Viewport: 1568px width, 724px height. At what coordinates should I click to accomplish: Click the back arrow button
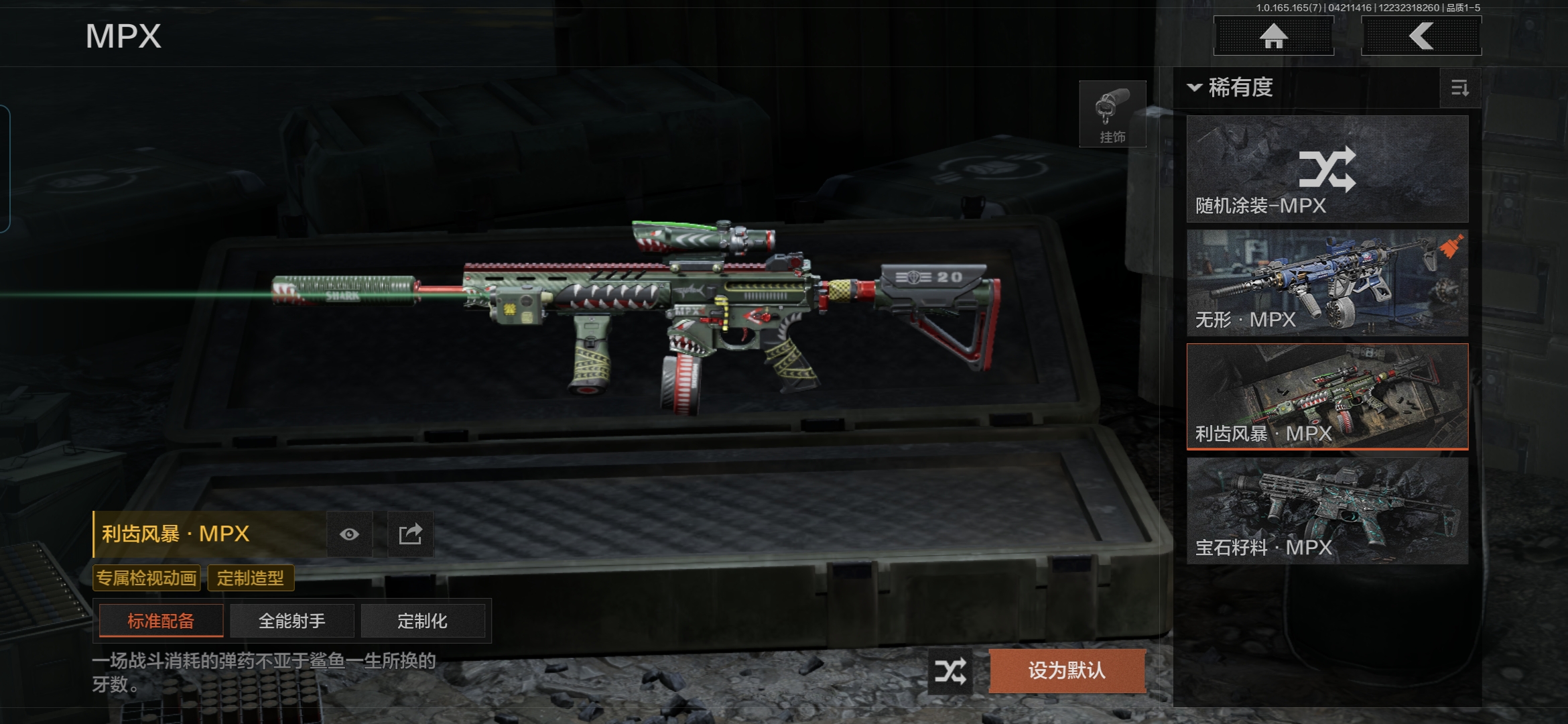pyautogui.click(x=1421, y=36)
